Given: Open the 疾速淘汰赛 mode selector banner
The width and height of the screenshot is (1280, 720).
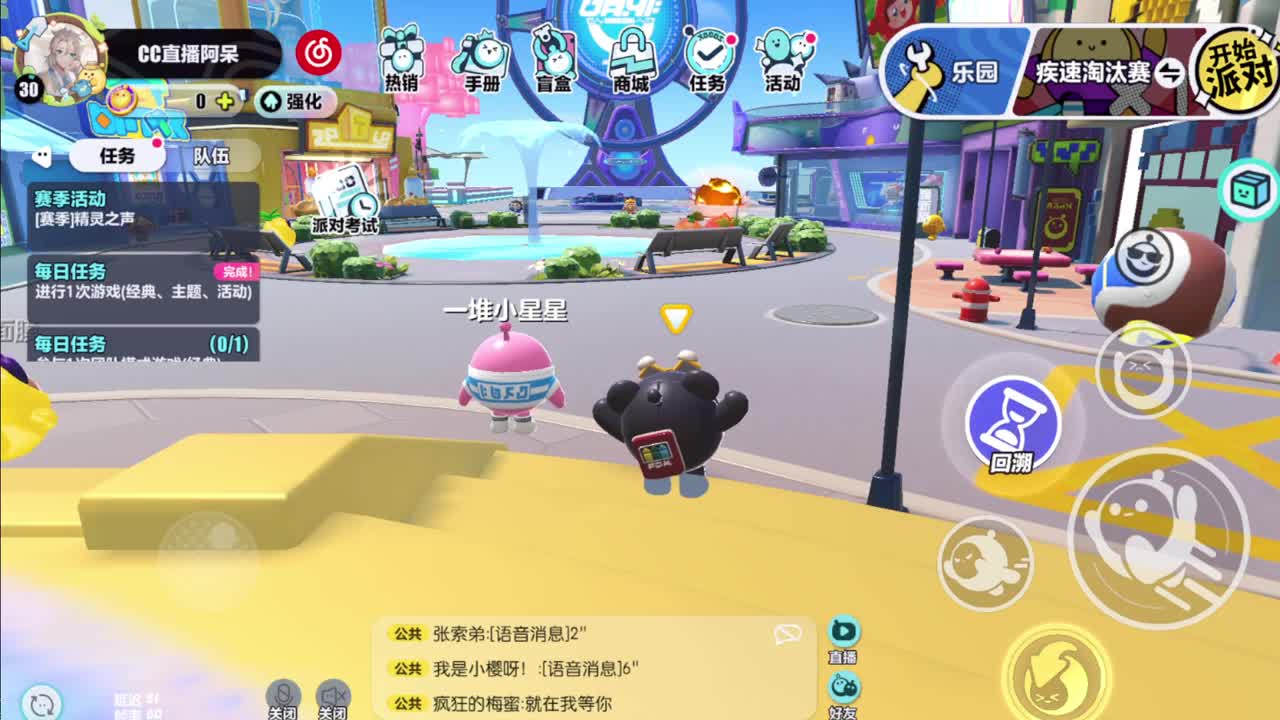Looking at the screenshot, I should [1095, 70].
